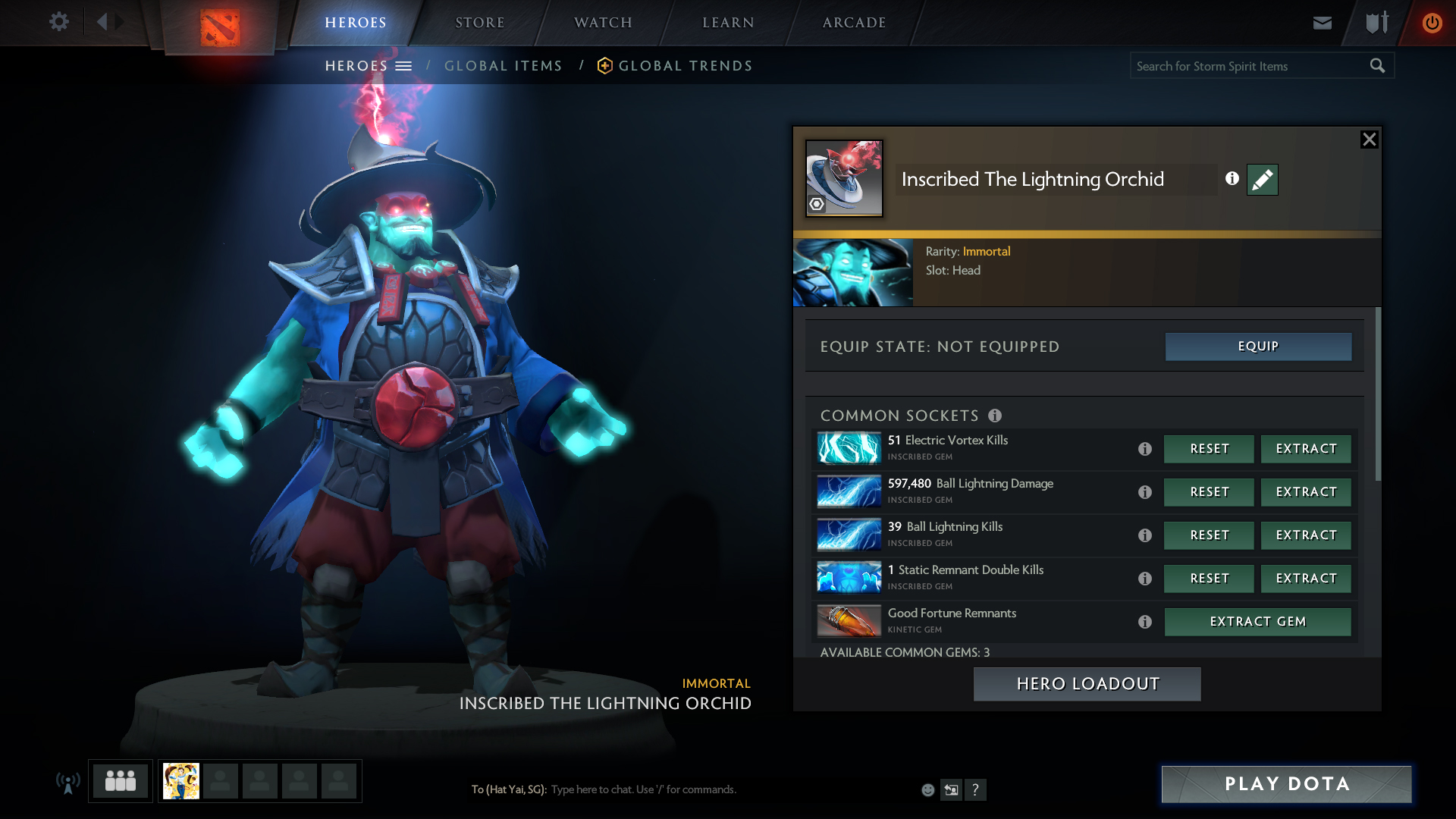Open the Watch tab
Viewport: 1456px width, 819px height.
(603, 23)
